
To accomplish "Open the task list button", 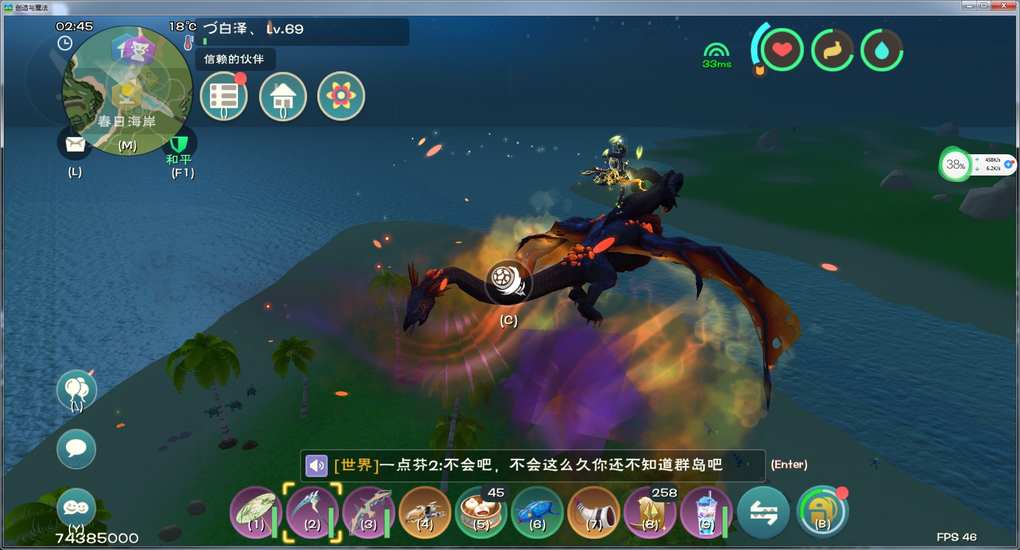I will (224, 97).
